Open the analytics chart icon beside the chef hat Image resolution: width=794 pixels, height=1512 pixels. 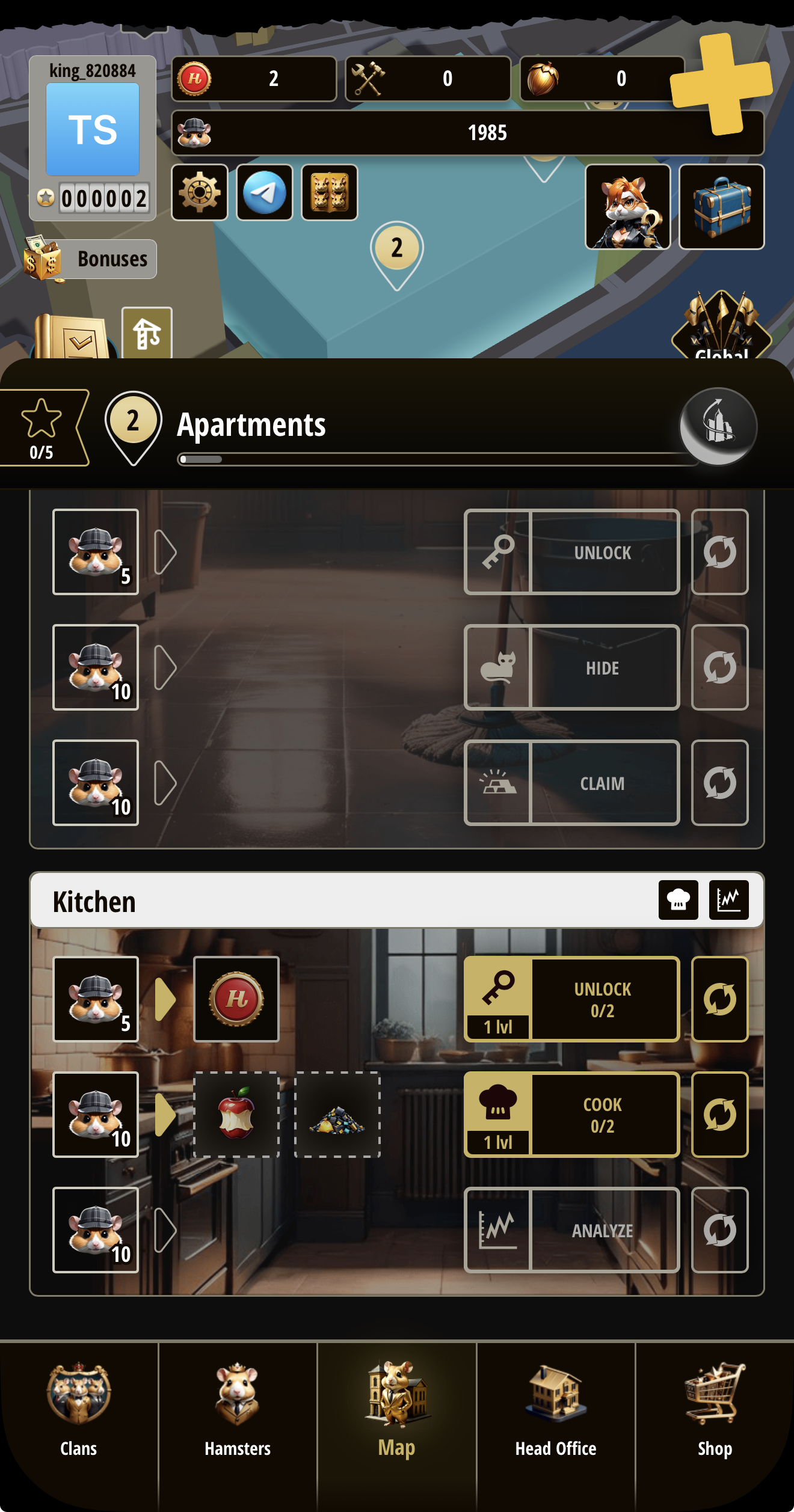coord(728,902)
